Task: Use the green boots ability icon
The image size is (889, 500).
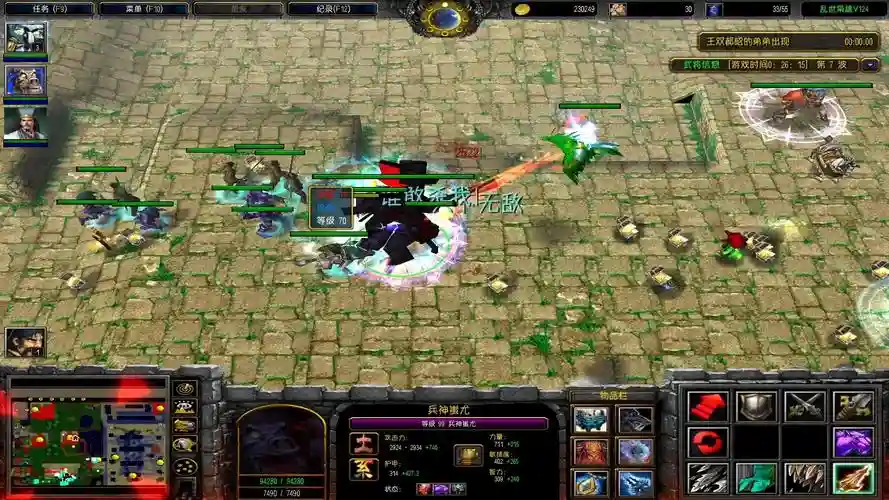Action: 756,478
